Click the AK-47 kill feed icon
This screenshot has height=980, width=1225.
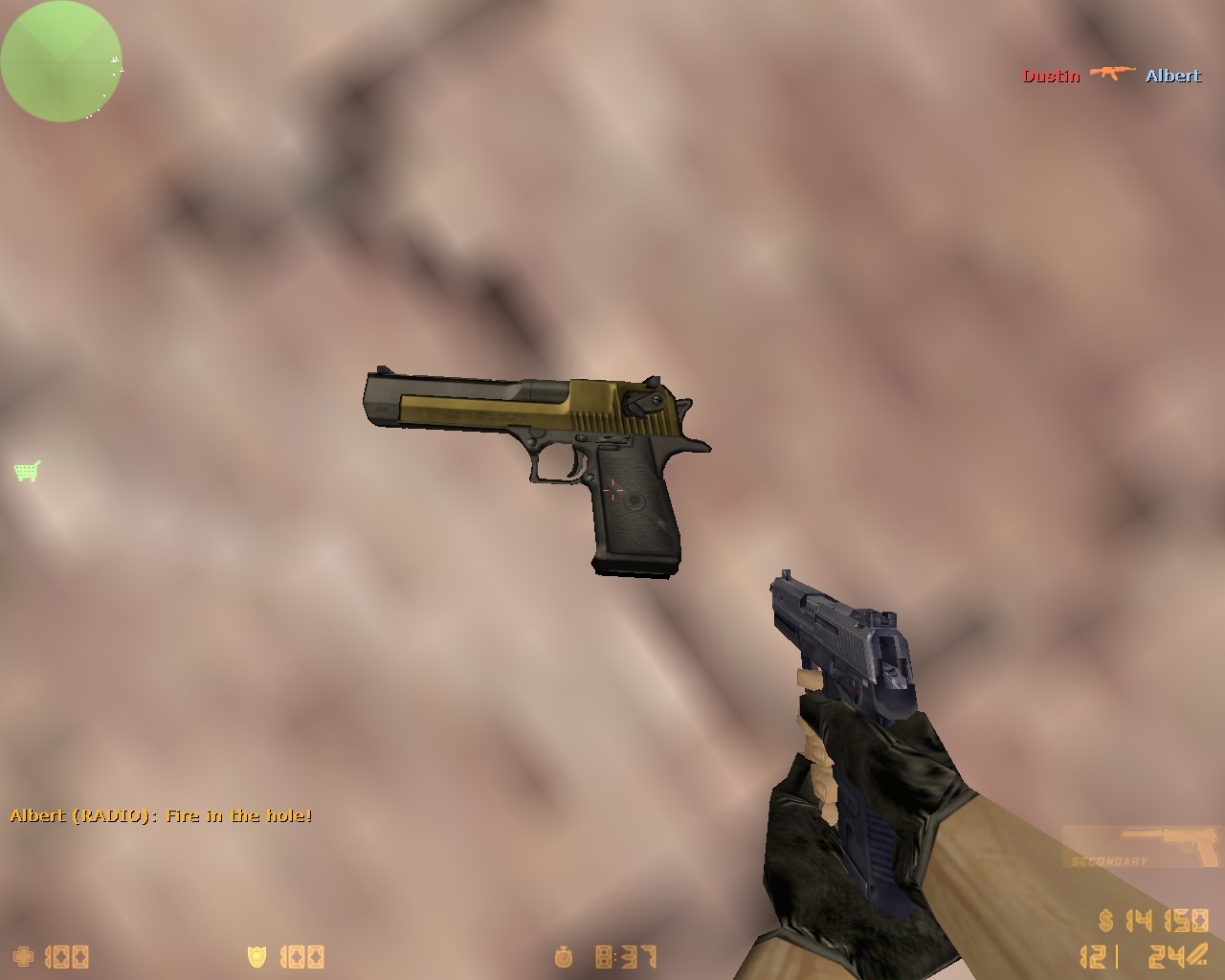click(x=1112, y=74)
